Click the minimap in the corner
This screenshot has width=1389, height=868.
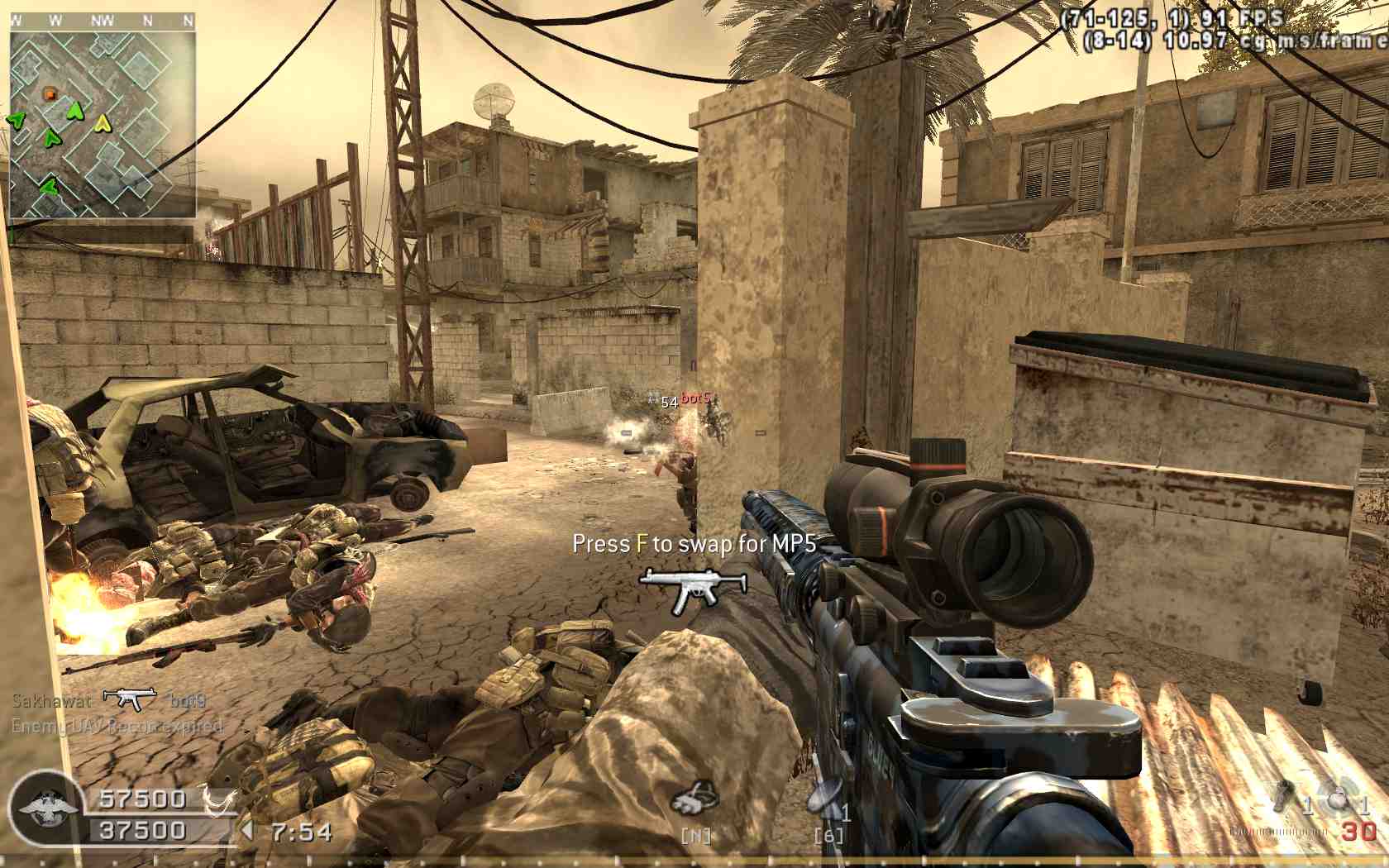pos(103,124)
